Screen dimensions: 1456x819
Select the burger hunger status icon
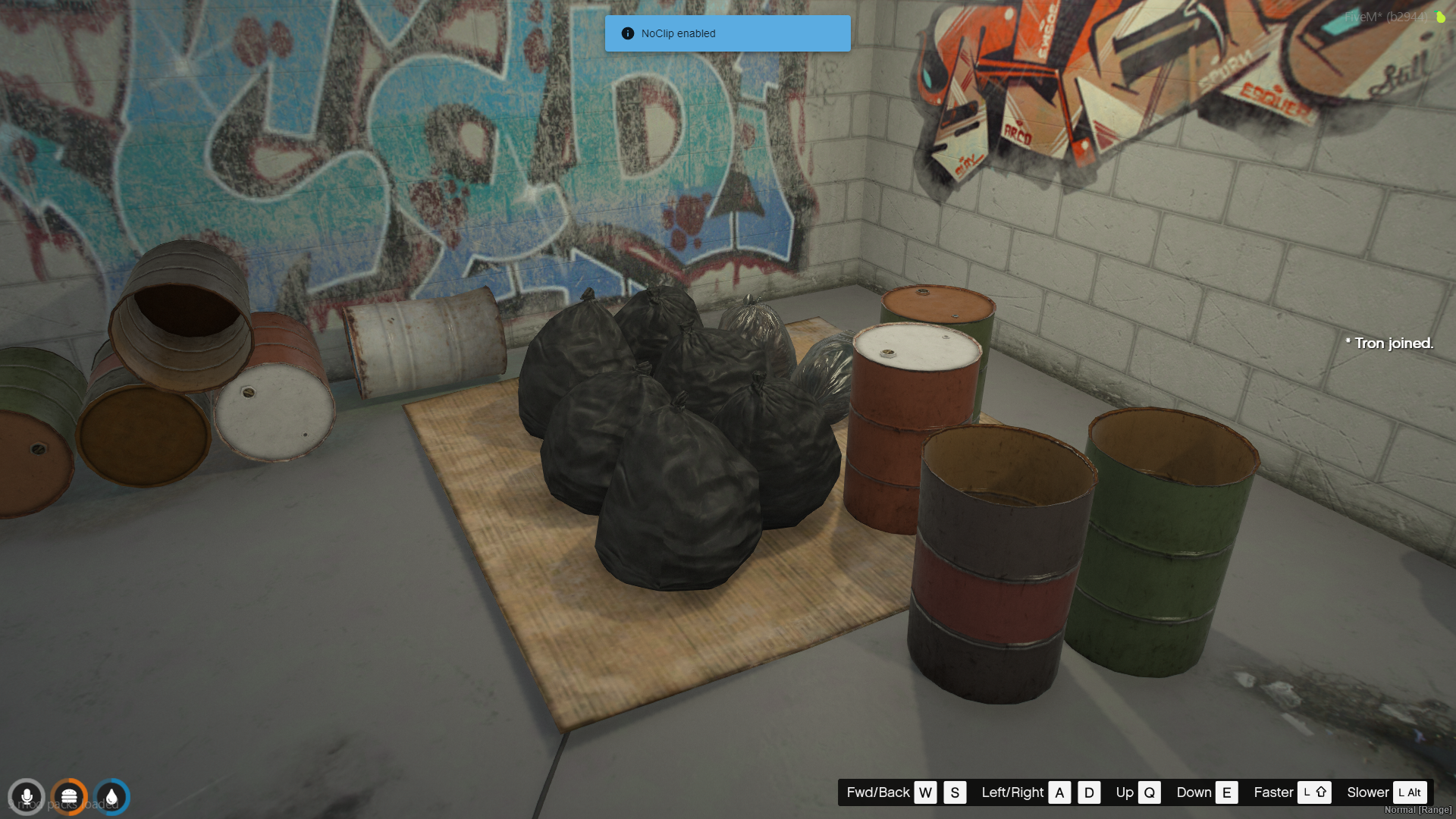69,797
